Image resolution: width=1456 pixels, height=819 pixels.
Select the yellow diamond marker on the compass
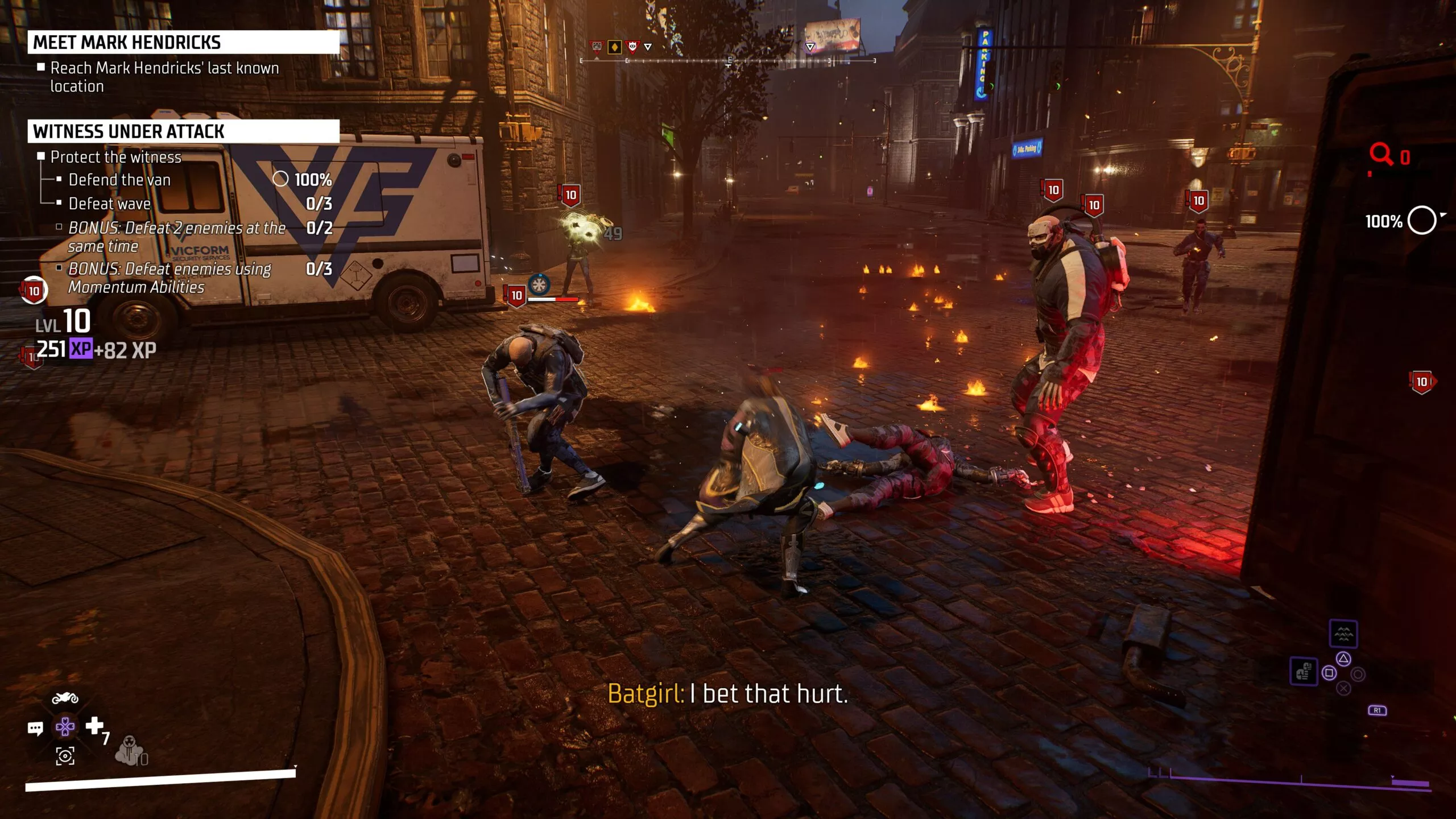pyautogui.click(x=614, y=47)
